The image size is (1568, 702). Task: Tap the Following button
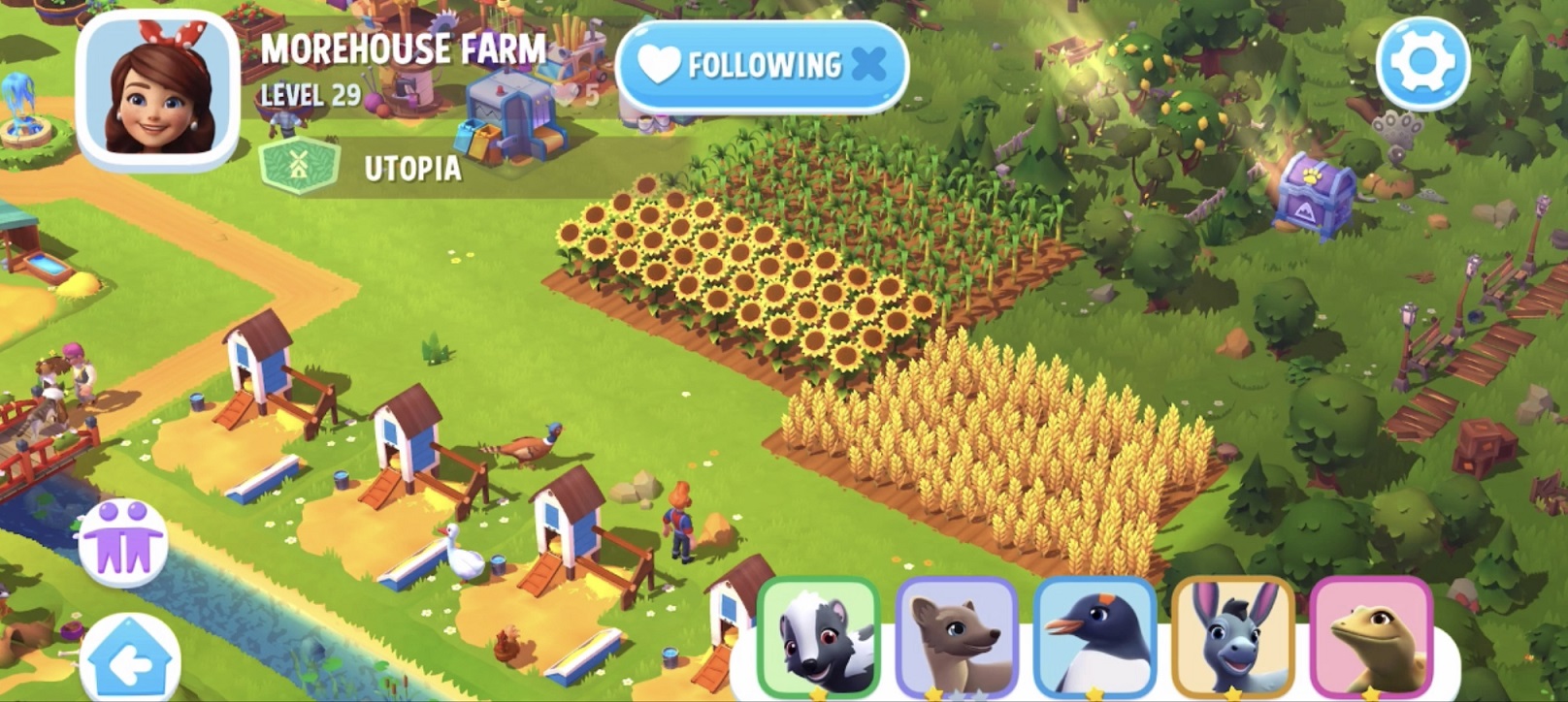(762, 66)
